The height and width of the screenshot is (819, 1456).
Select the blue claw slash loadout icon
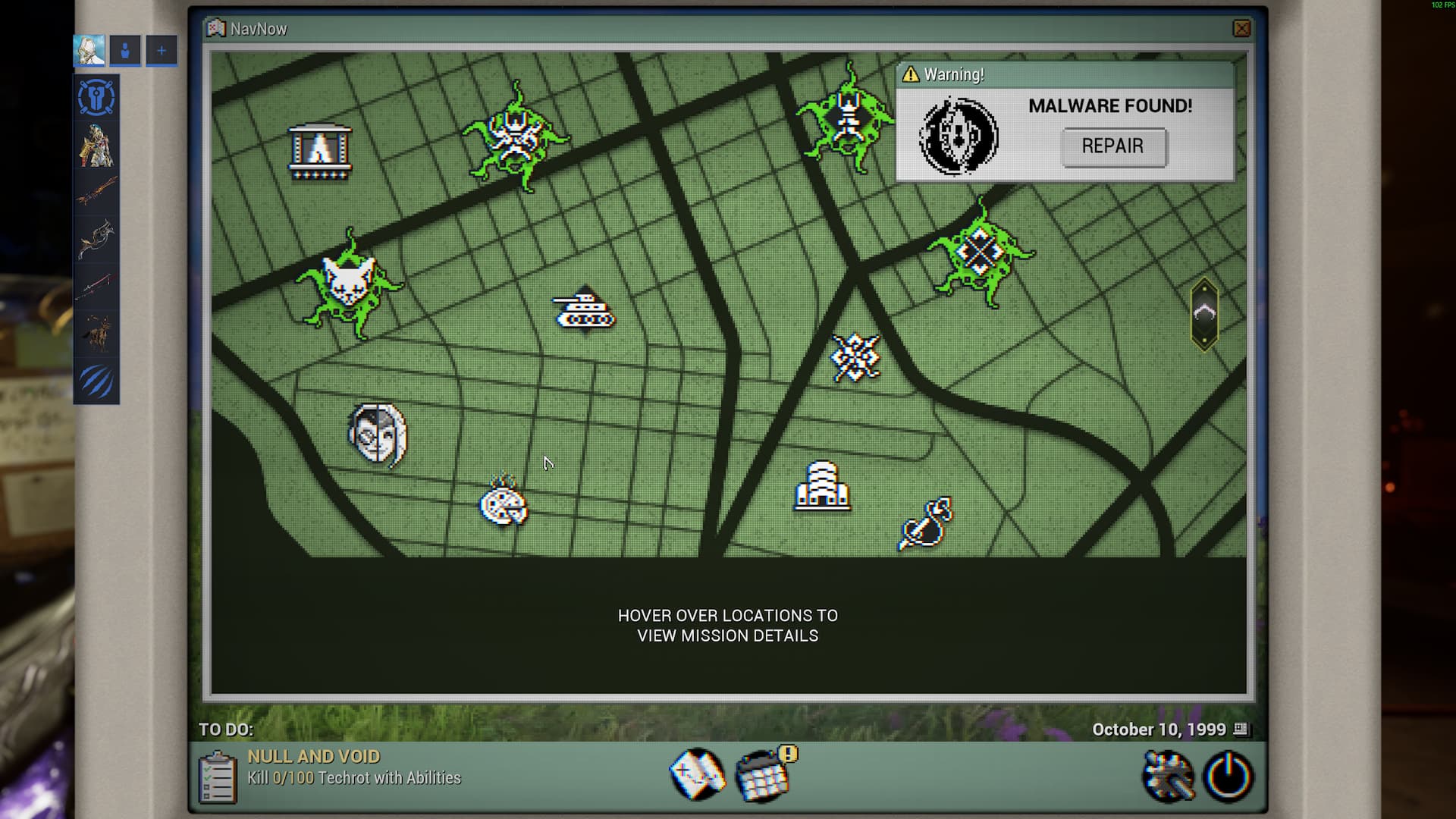tap(96, 381)
